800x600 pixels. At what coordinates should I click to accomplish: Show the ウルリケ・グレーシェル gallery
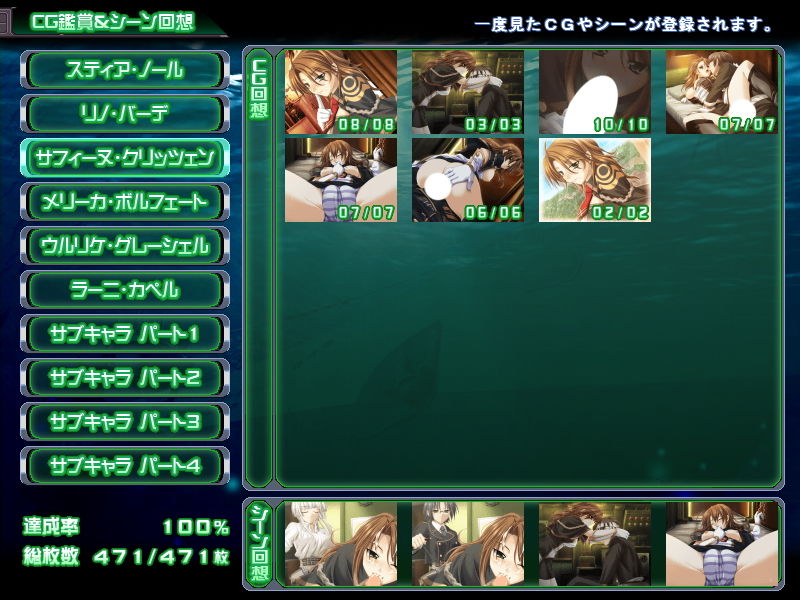125,246
